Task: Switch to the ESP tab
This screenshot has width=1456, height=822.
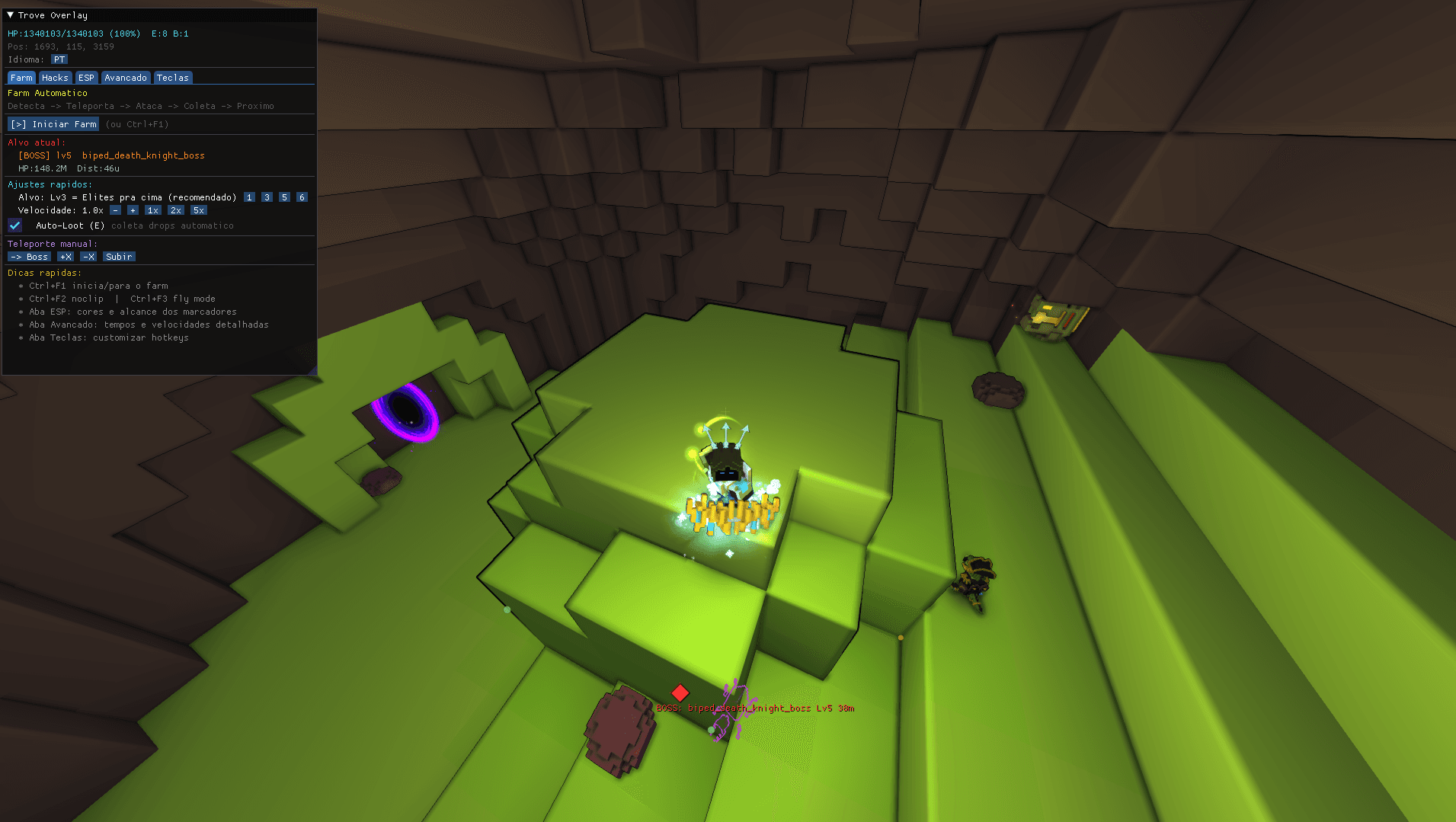Action: coord(86,77)
